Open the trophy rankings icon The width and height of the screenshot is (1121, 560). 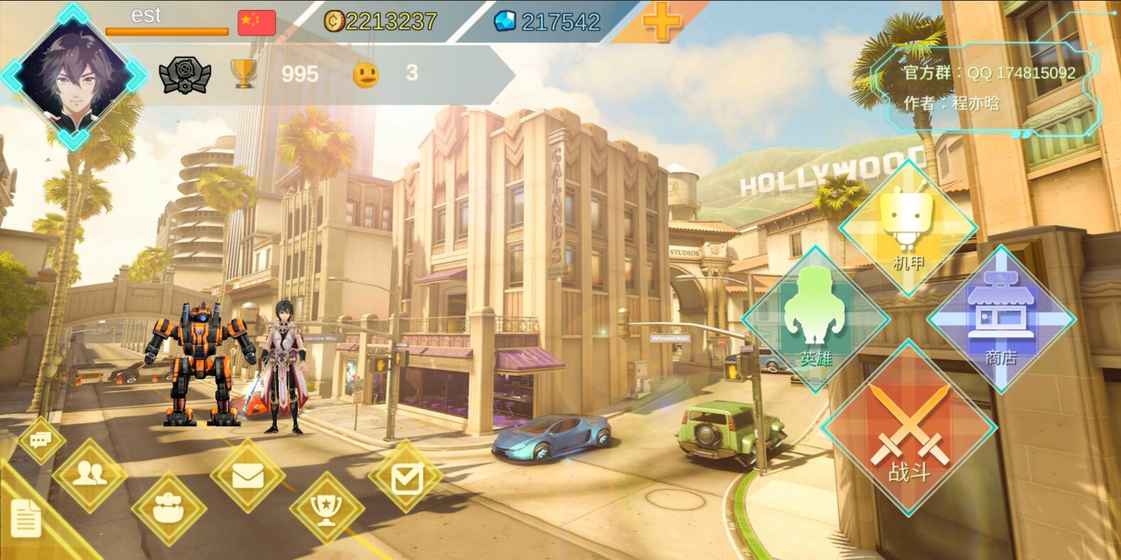[326, 508]
